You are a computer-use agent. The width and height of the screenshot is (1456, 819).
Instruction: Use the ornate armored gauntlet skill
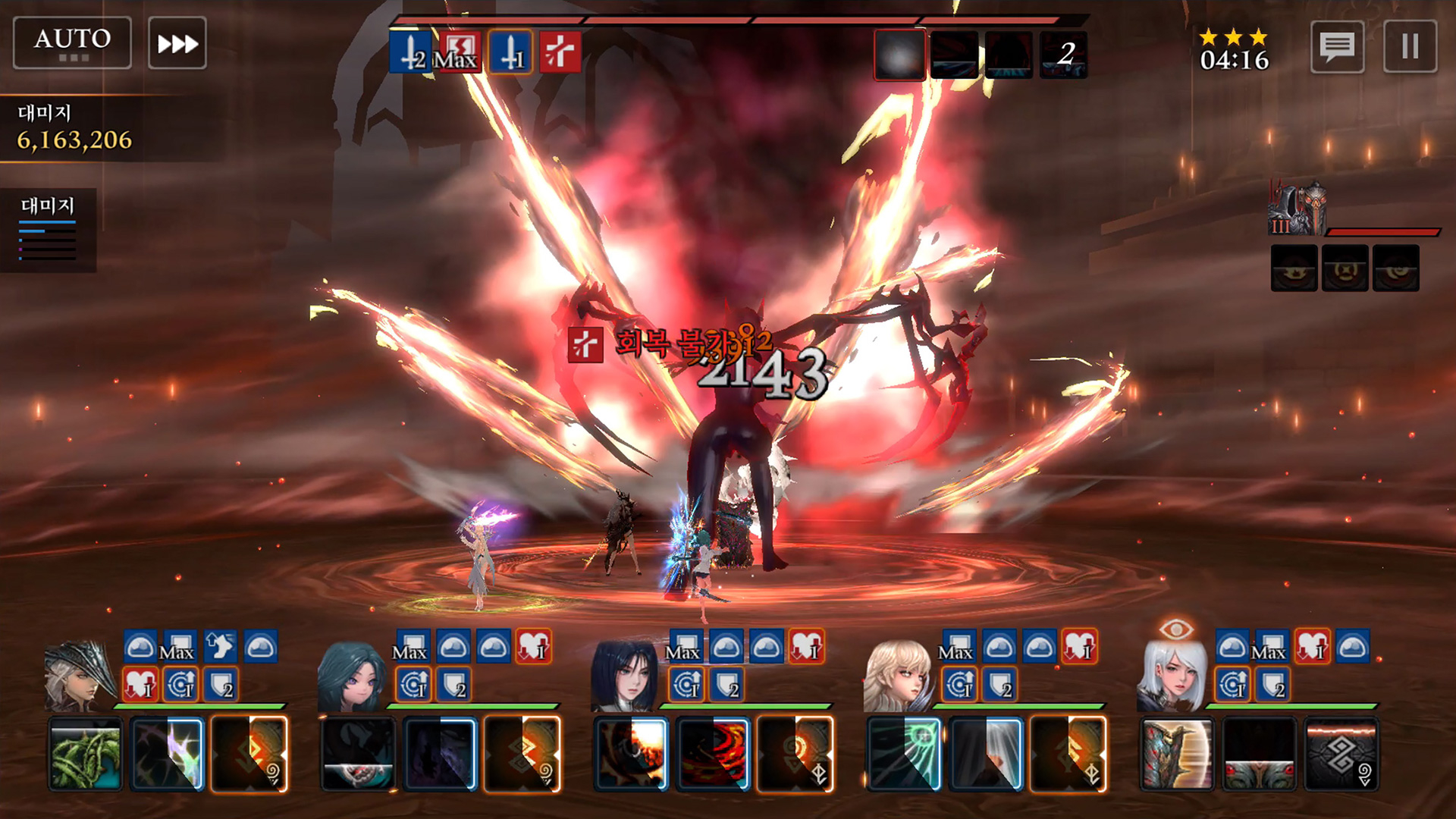click(x=1177, y=755)
